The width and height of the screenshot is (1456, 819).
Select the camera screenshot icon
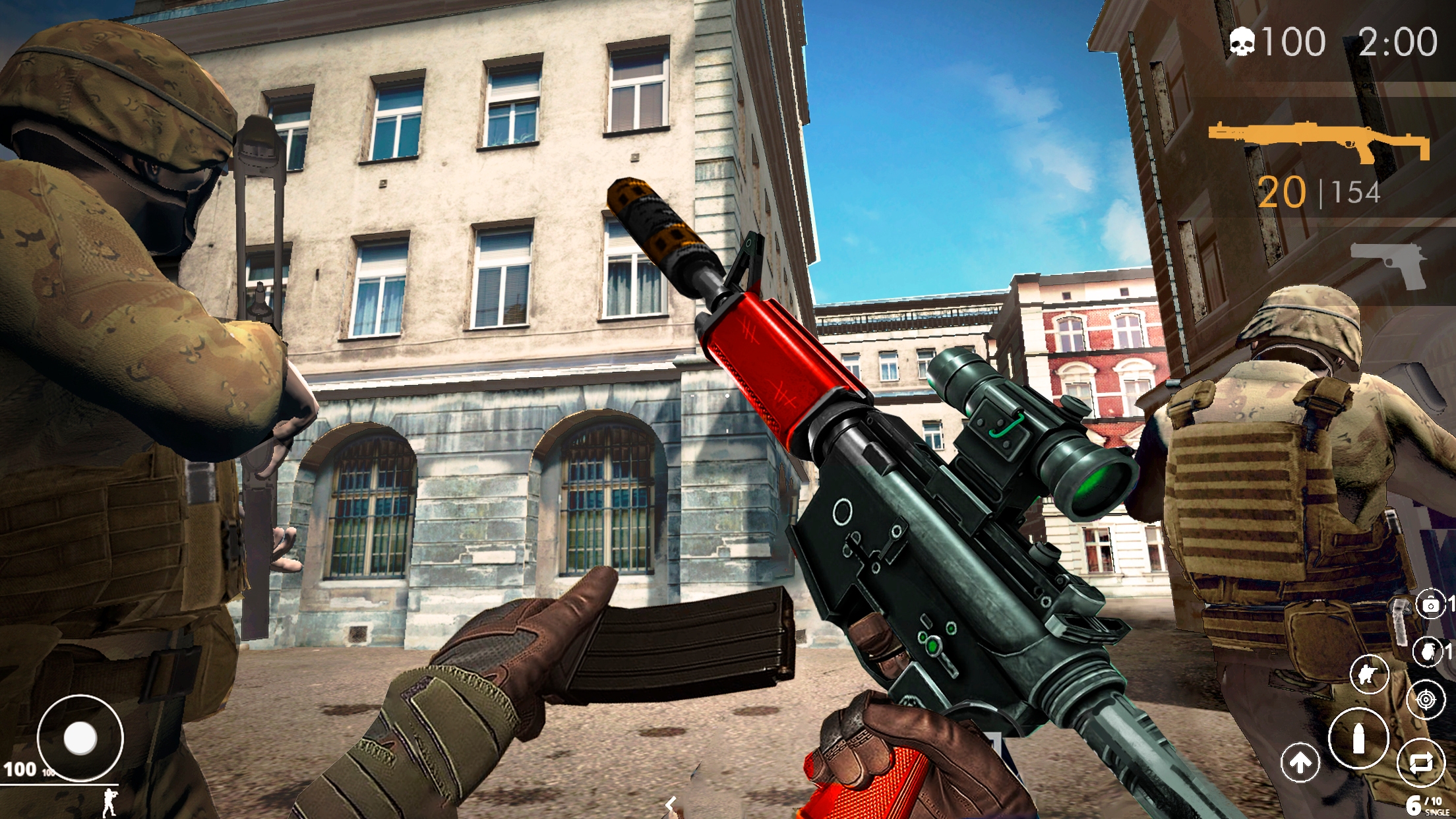1431,605
